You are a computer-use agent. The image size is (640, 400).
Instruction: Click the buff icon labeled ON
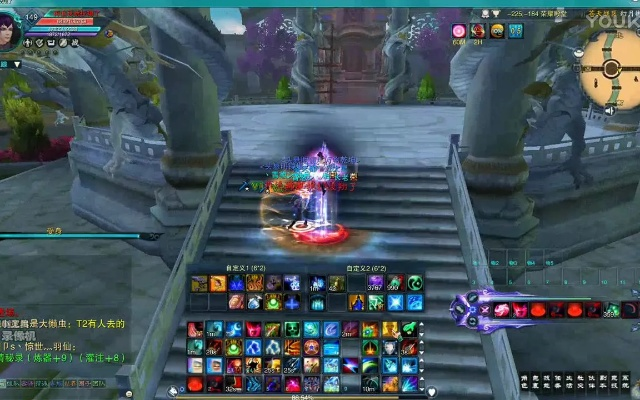pos(497,31)
